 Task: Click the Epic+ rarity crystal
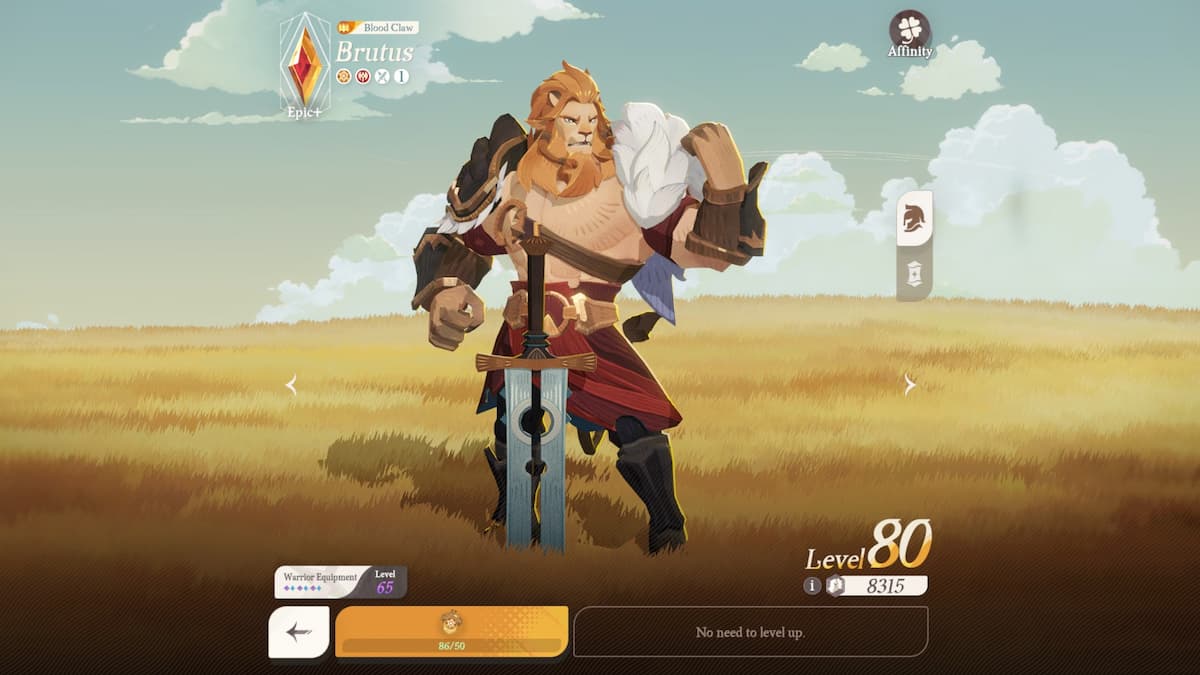(x=305, y=64)
